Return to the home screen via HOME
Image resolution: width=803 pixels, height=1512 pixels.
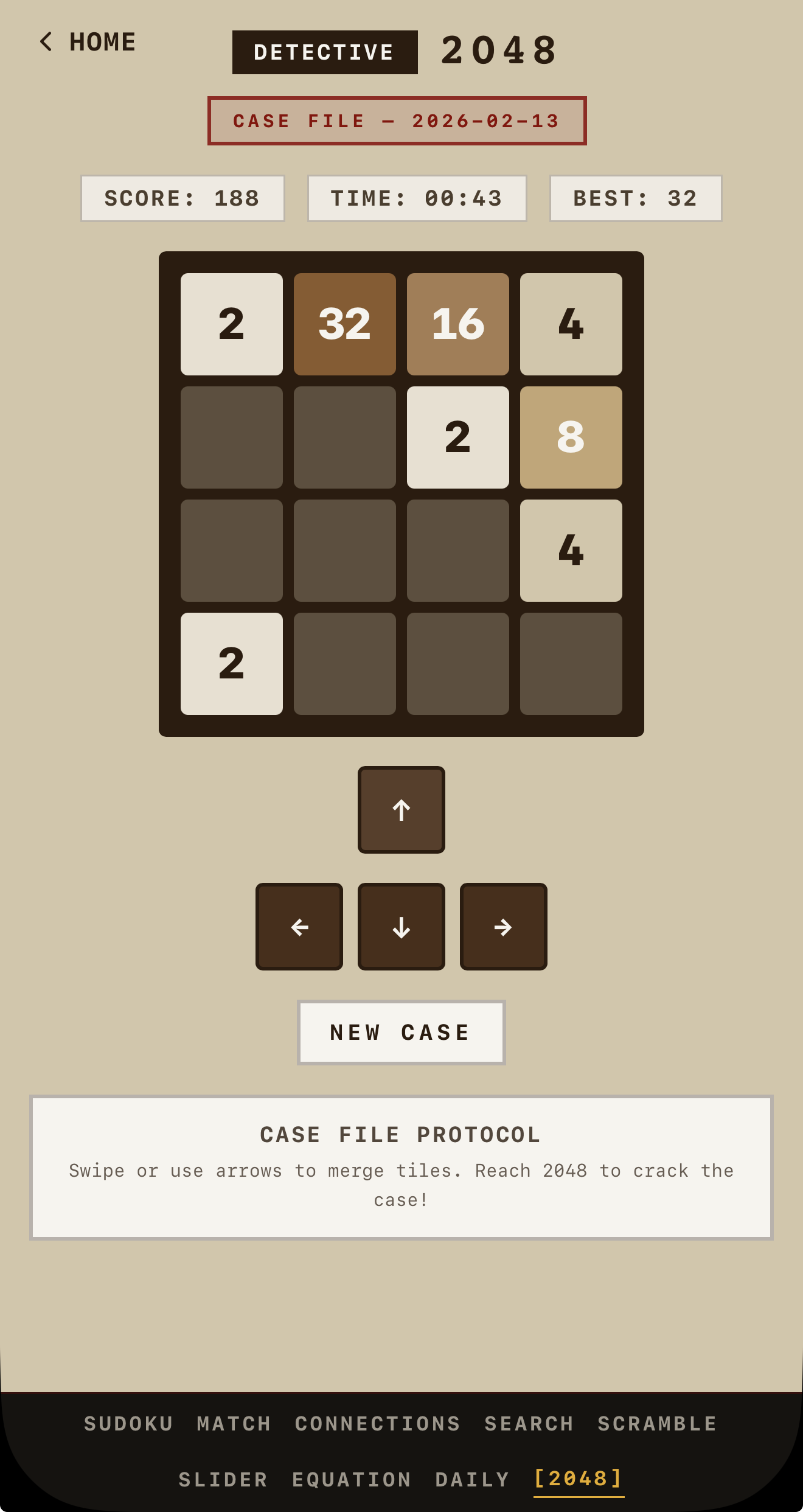101,41
